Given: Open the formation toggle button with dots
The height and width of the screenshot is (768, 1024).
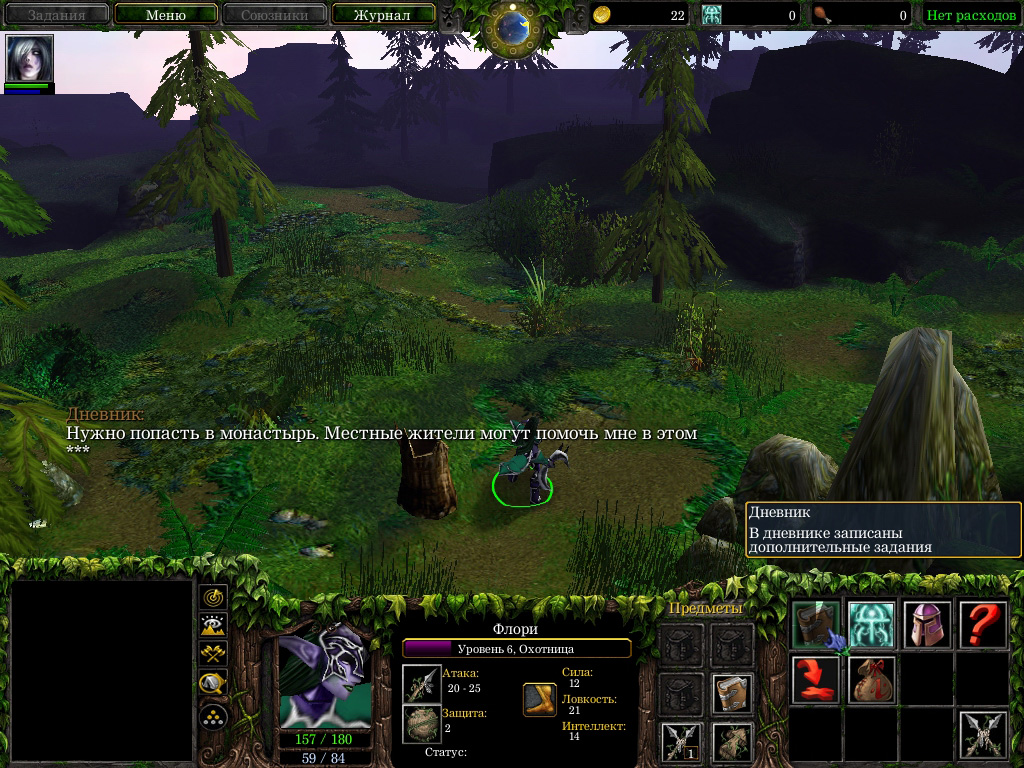Looking at the screenshot, I should pyautogui.click(x=213, y=715).
